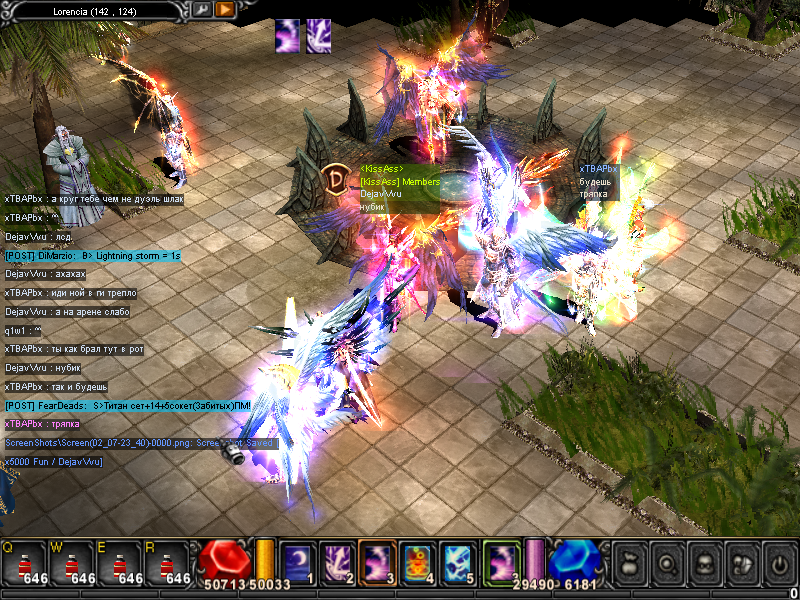Select the fiery totem skill in slot 4

pos(419,562)
